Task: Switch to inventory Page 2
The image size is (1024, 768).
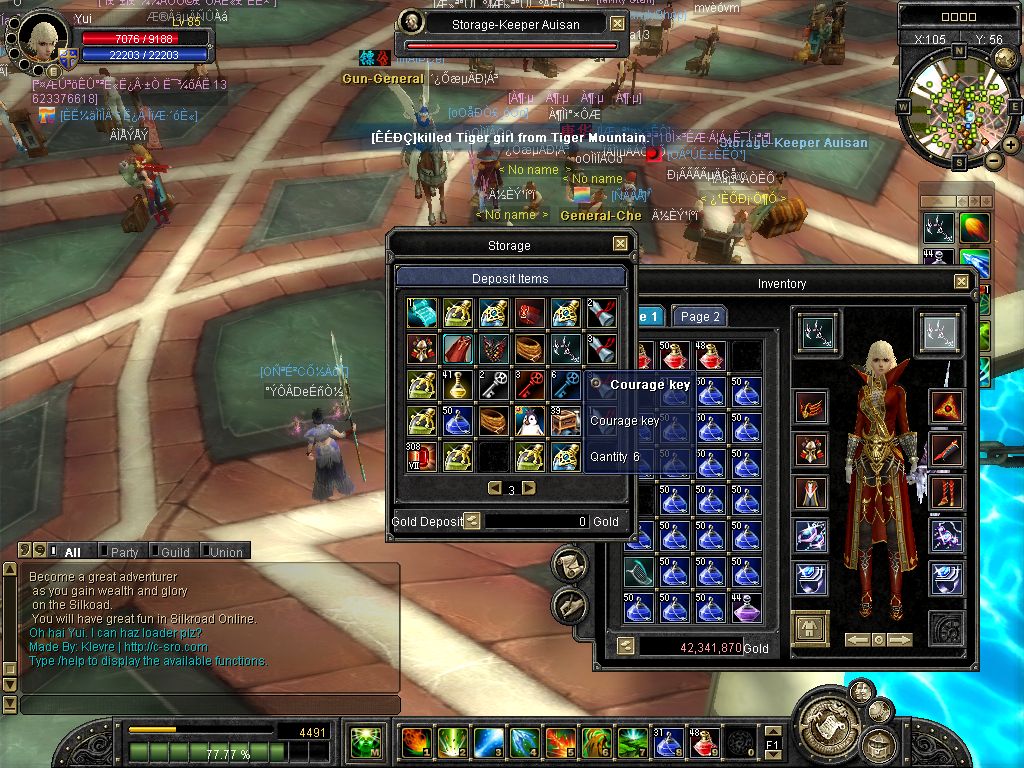Action: [x=699, y=317]
